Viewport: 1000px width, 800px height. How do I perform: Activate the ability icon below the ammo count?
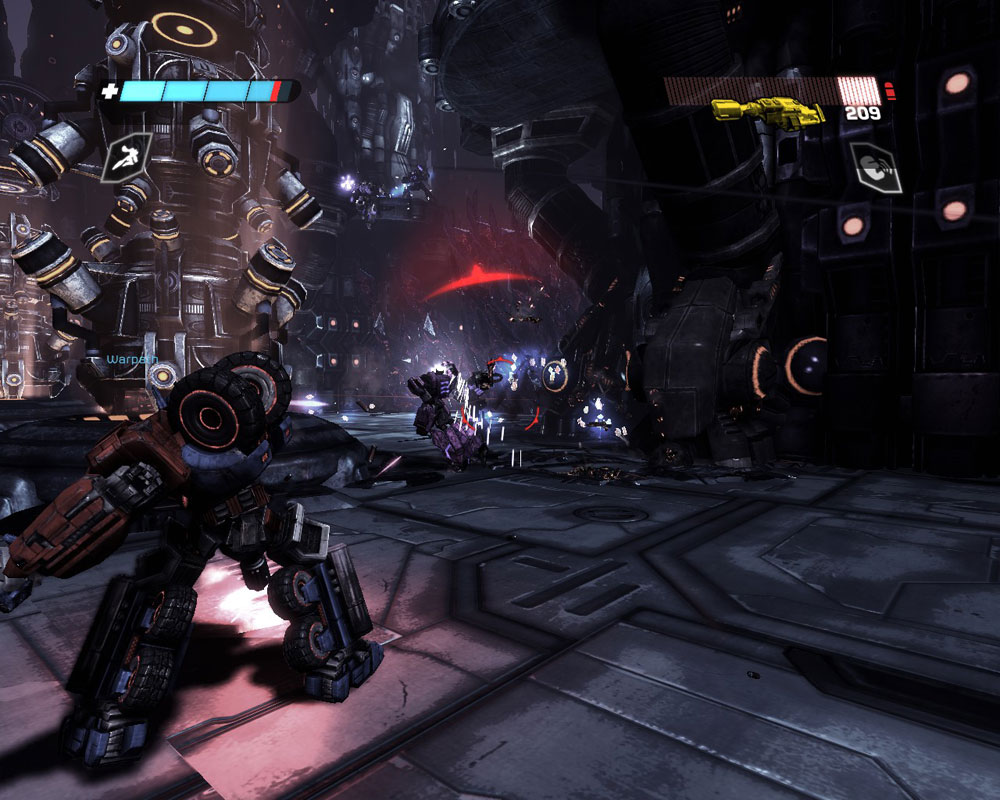[x=875, y=167]
